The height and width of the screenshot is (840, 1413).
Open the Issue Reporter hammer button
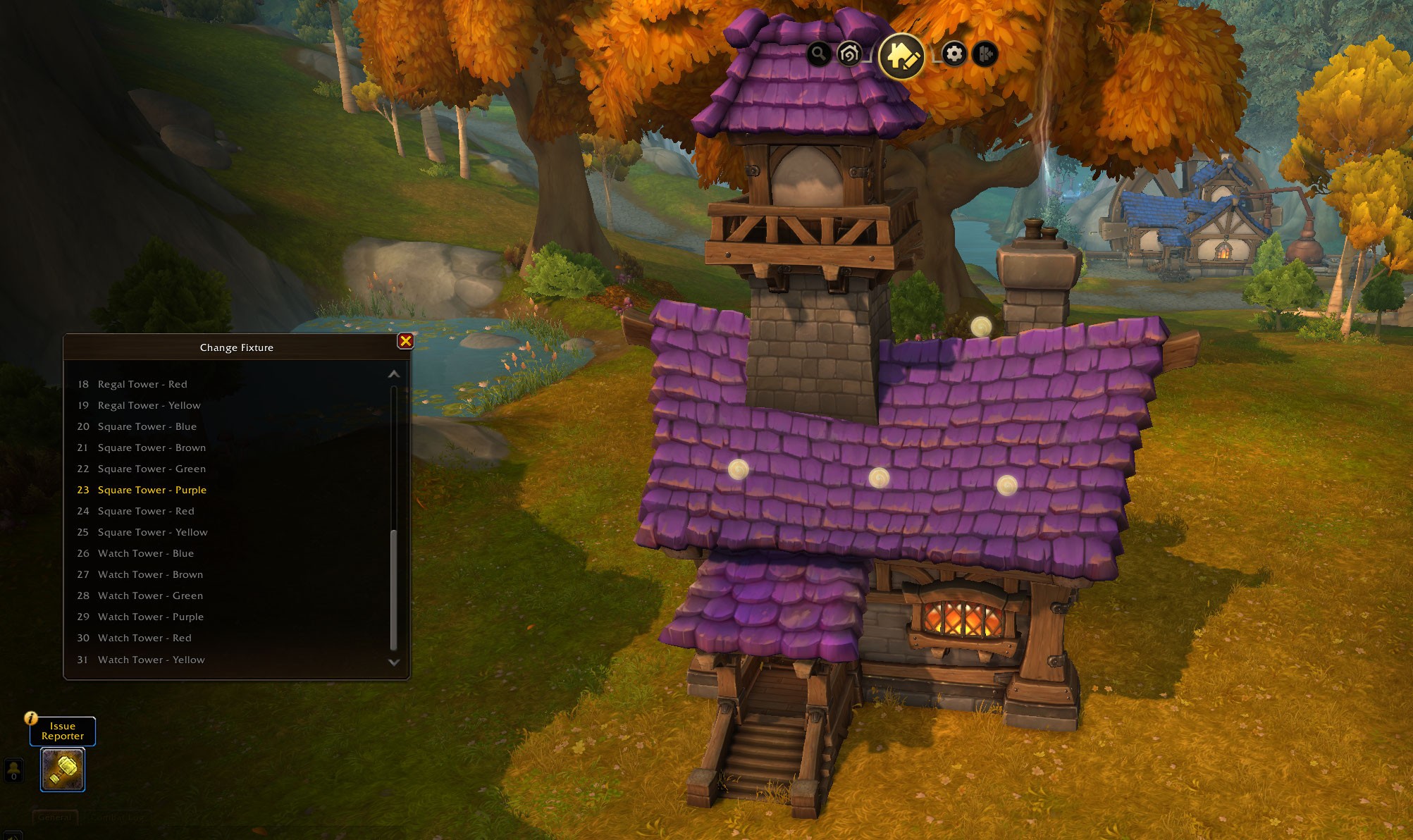click(63, 770)
